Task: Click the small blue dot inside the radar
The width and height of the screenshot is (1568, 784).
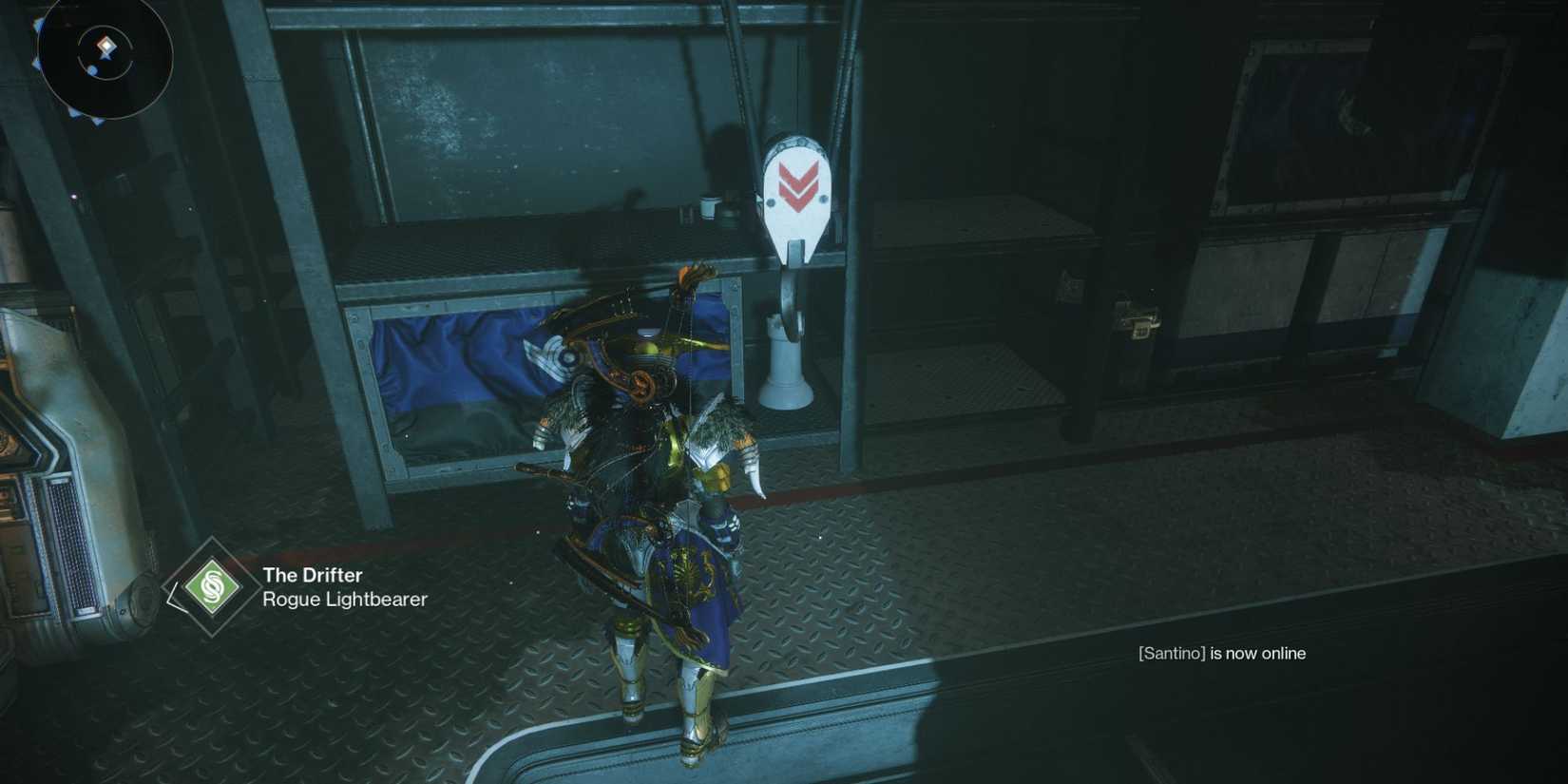Action: [92, 68]
